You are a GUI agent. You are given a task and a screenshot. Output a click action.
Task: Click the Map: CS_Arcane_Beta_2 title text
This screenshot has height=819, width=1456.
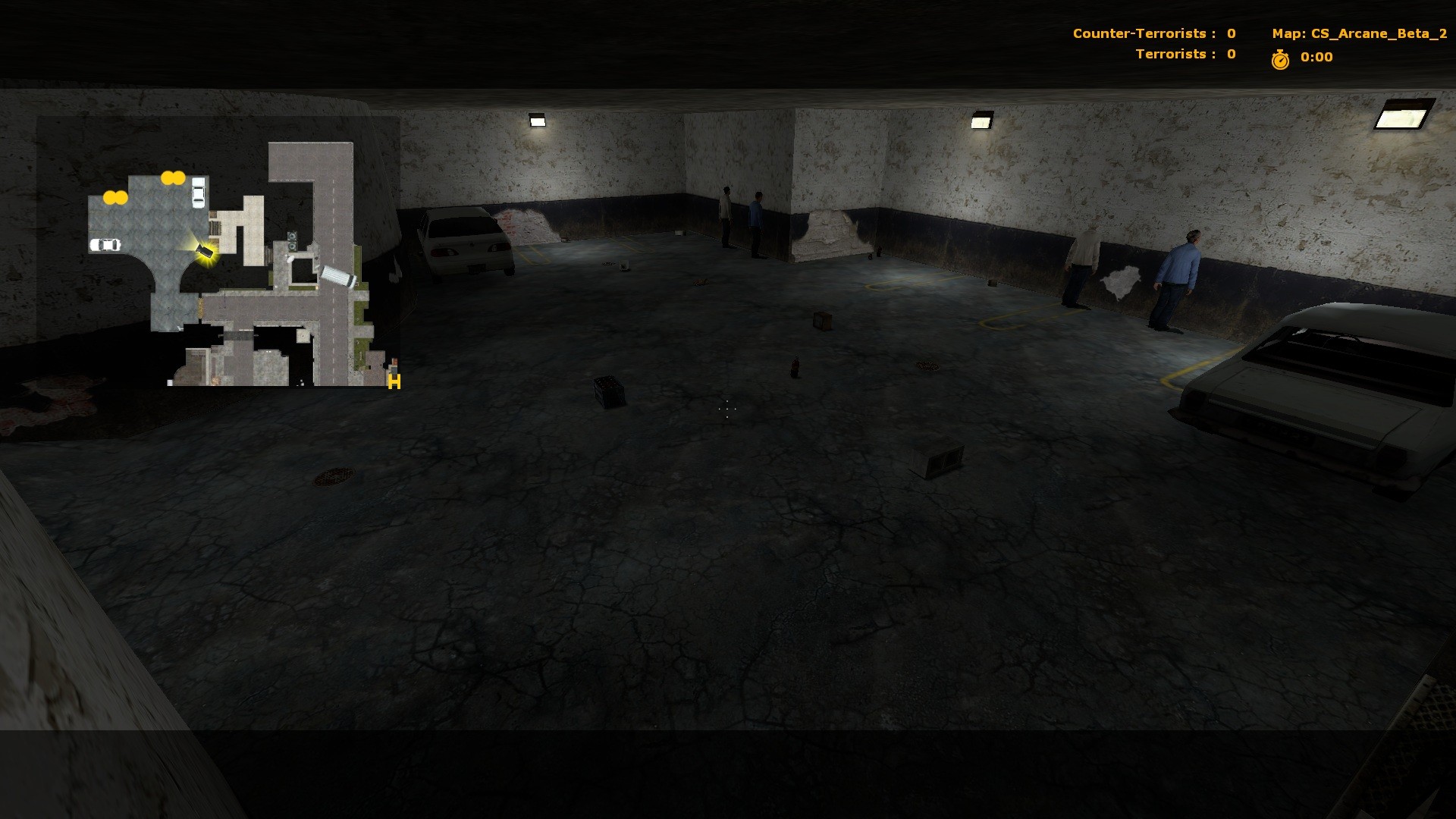click(x=1357, y=33)
